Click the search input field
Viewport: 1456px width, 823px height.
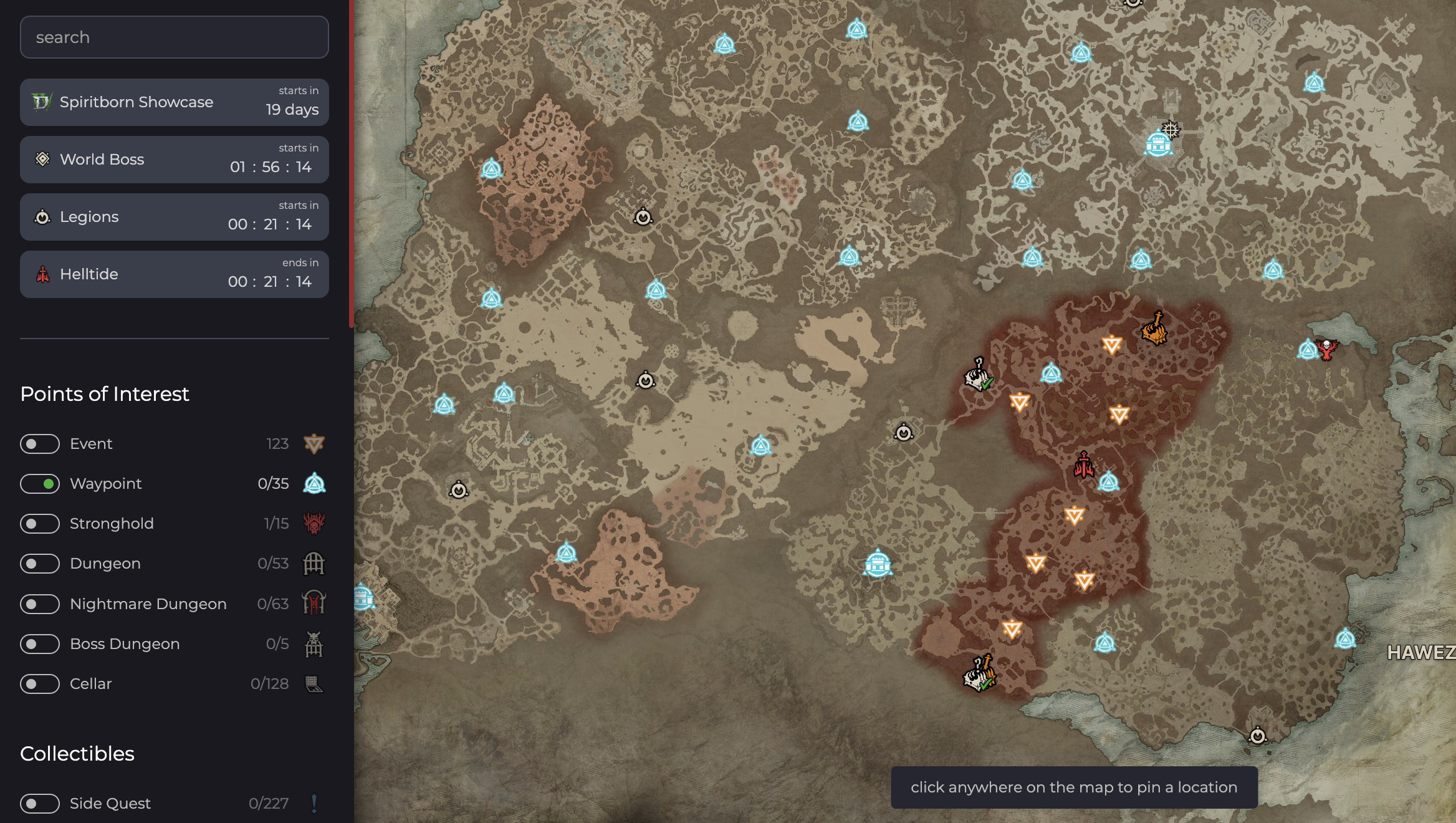[x=174, y=37]
